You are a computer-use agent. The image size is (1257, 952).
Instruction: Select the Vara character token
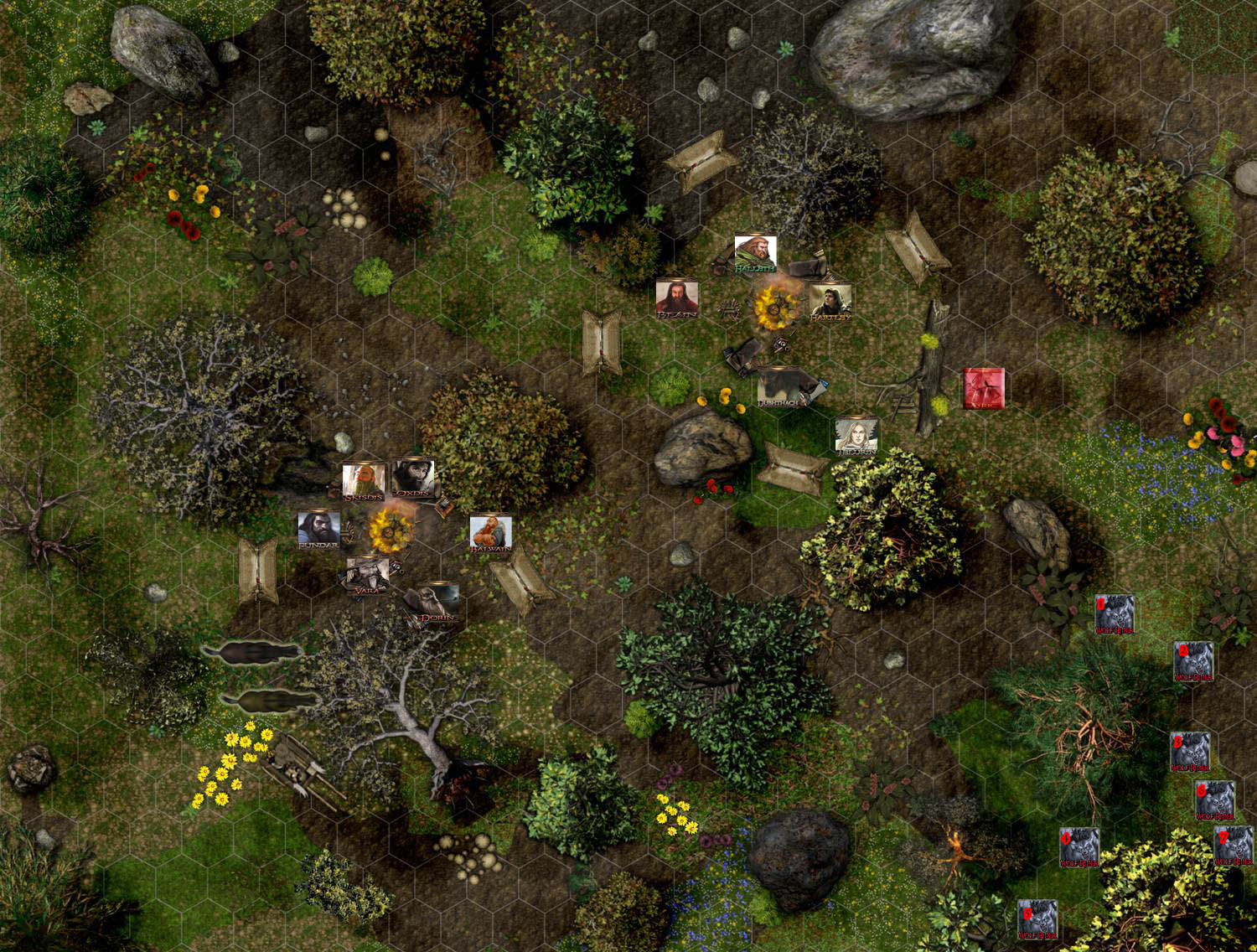click(x=367, y=574)
